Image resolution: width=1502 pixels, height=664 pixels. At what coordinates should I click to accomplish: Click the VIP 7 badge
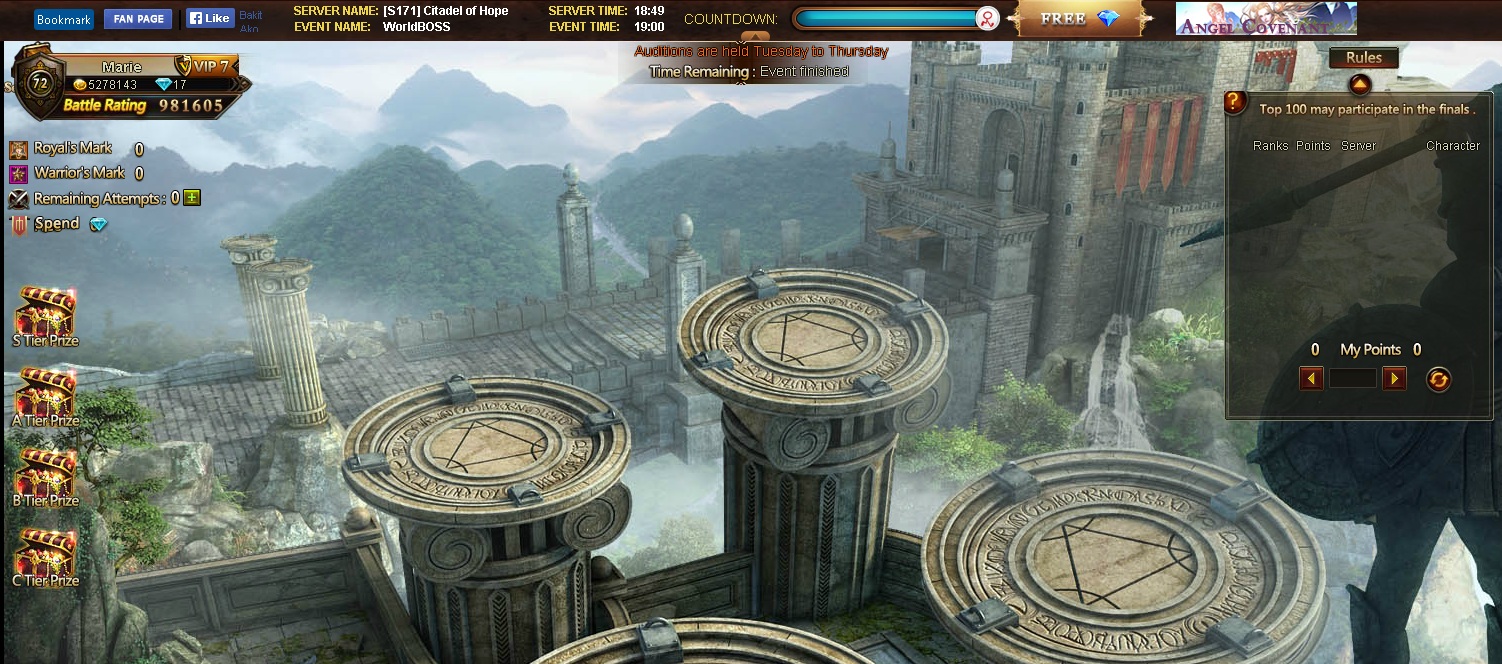point(204,66)
